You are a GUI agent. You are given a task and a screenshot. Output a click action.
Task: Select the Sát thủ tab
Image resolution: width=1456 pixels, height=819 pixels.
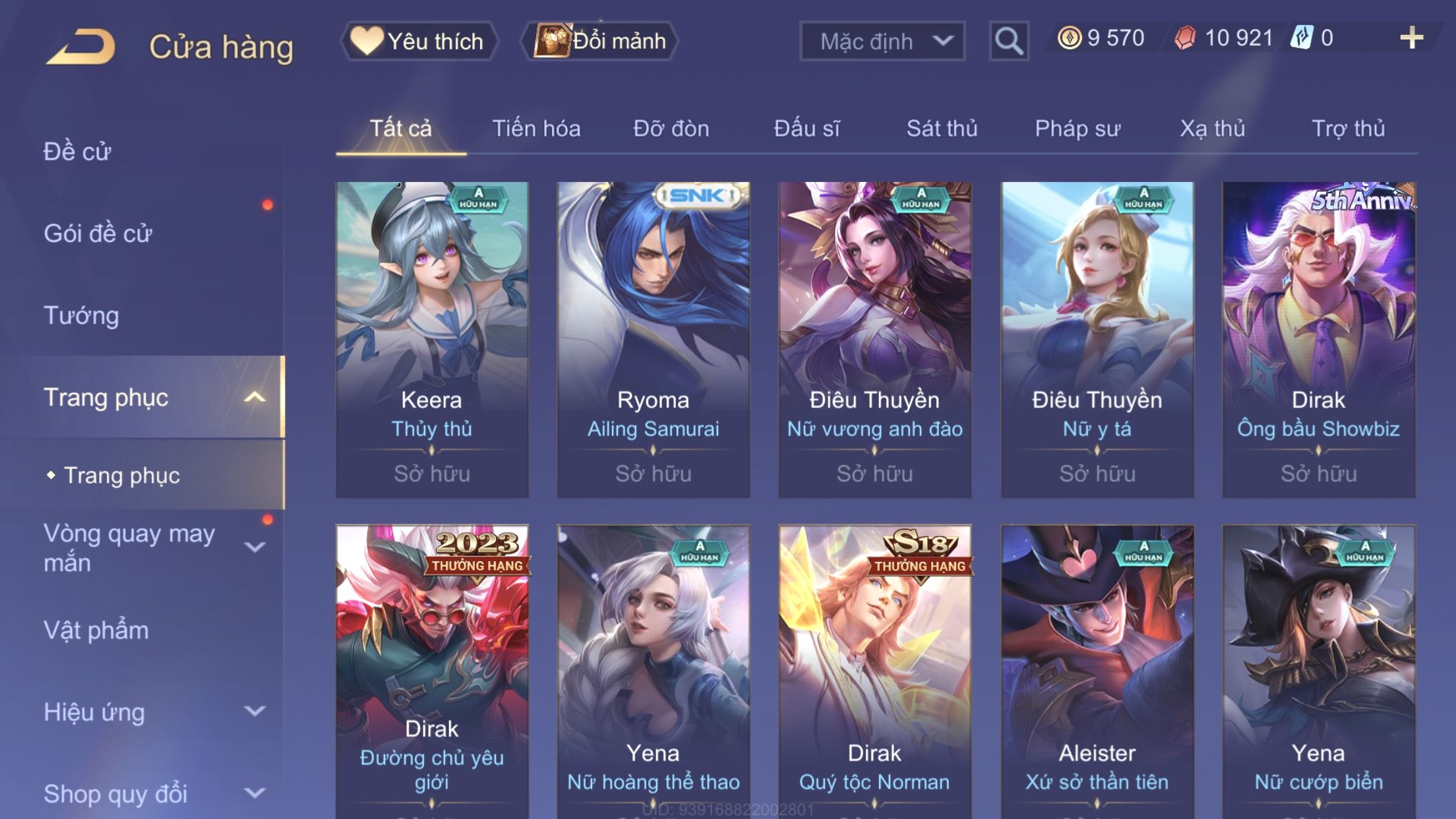click(942, 129)
